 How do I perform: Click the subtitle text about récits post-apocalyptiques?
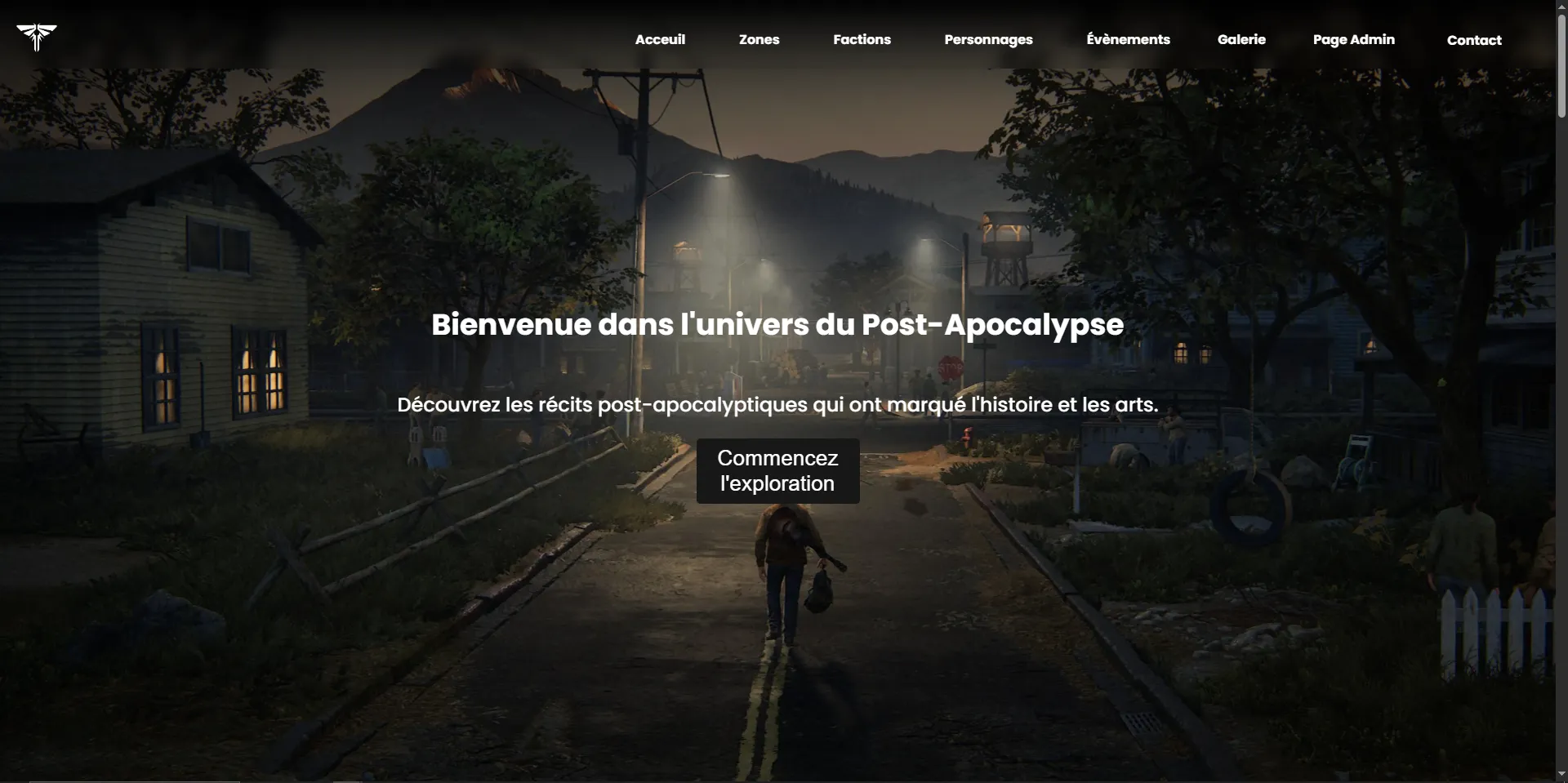(776, 404)
